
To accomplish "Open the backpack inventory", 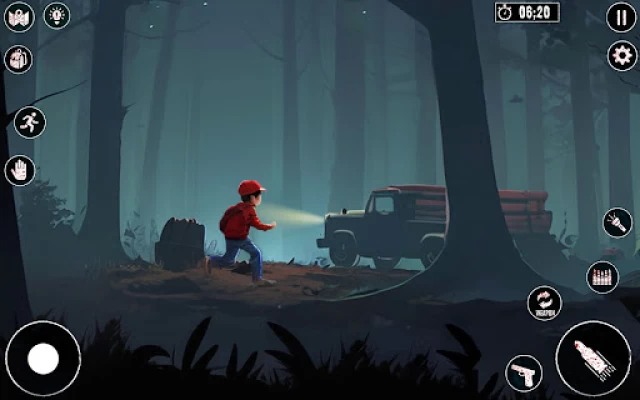I will pos(19,58).
